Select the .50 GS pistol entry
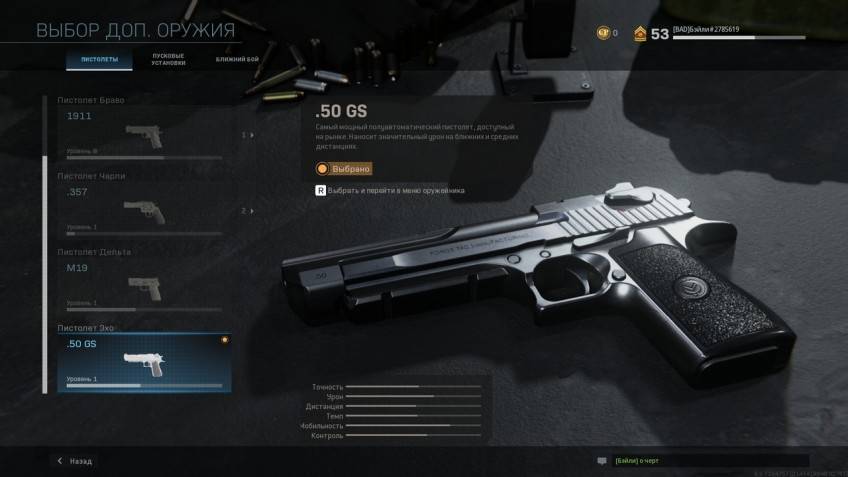The width and height of the screenshot is (848, 477). pyautogui.click(x=143, y=362)
